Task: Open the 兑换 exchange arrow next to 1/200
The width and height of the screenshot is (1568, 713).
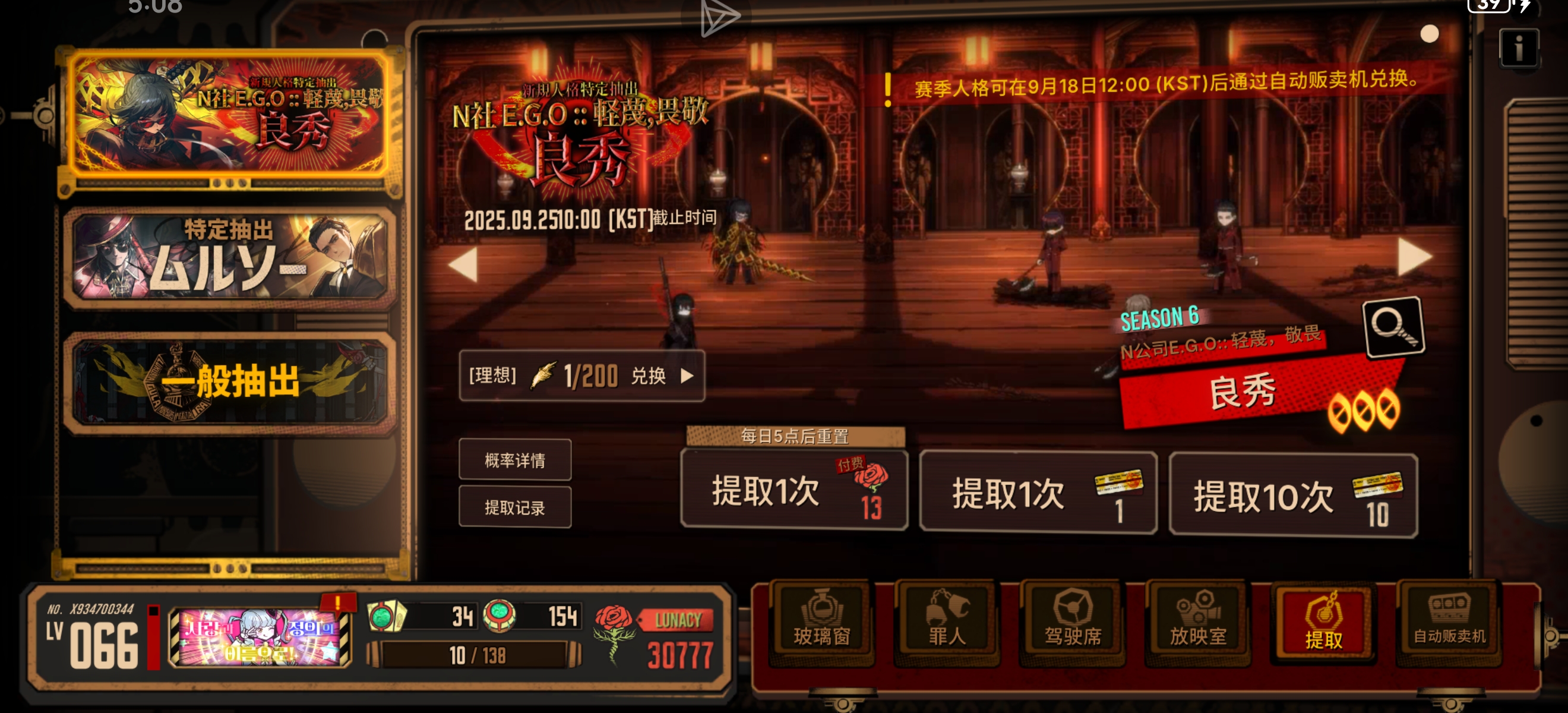Action: click(x=689, y=376)
